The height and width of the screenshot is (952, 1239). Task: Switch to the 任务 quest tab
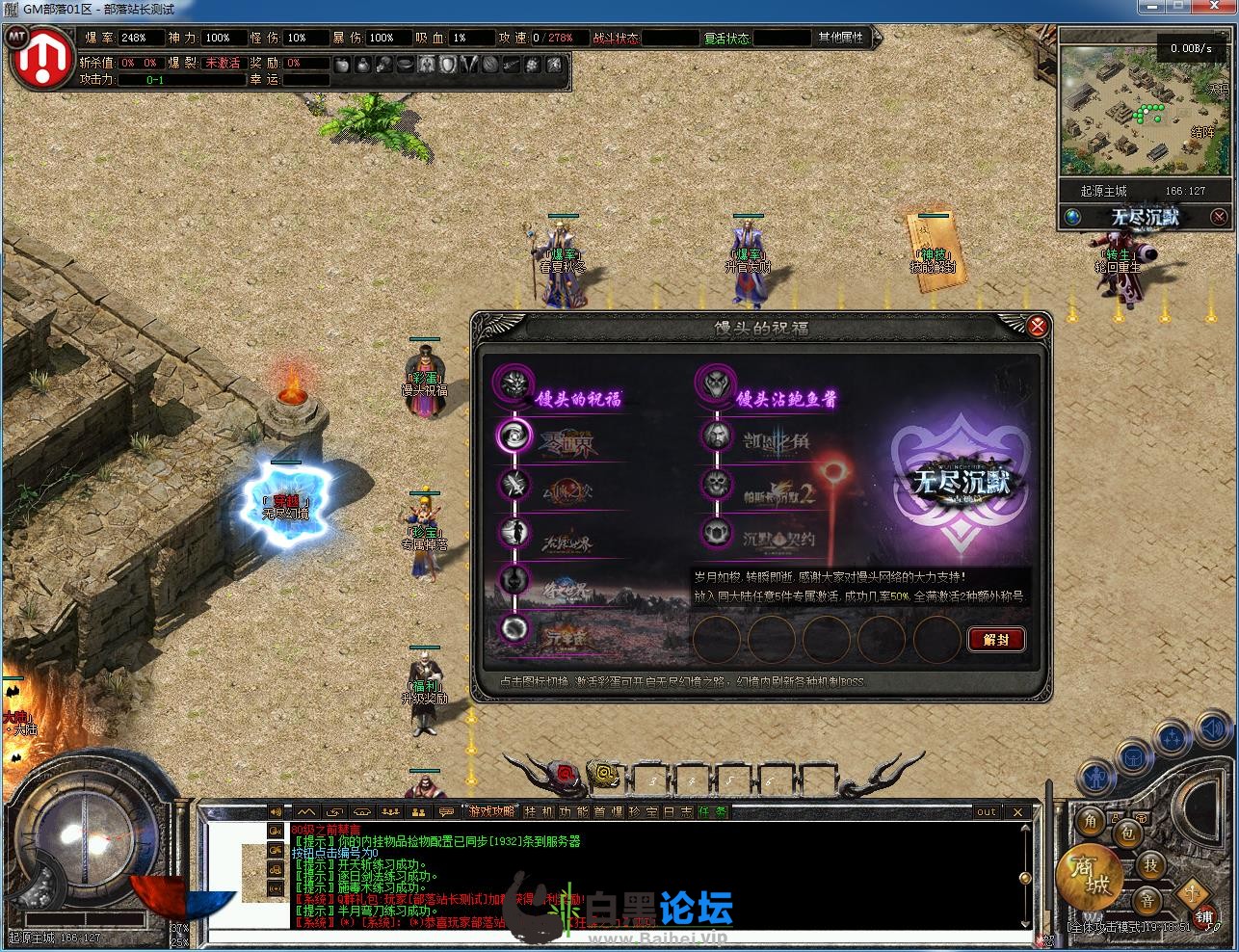pyautogui.click(x=714, y=812)
